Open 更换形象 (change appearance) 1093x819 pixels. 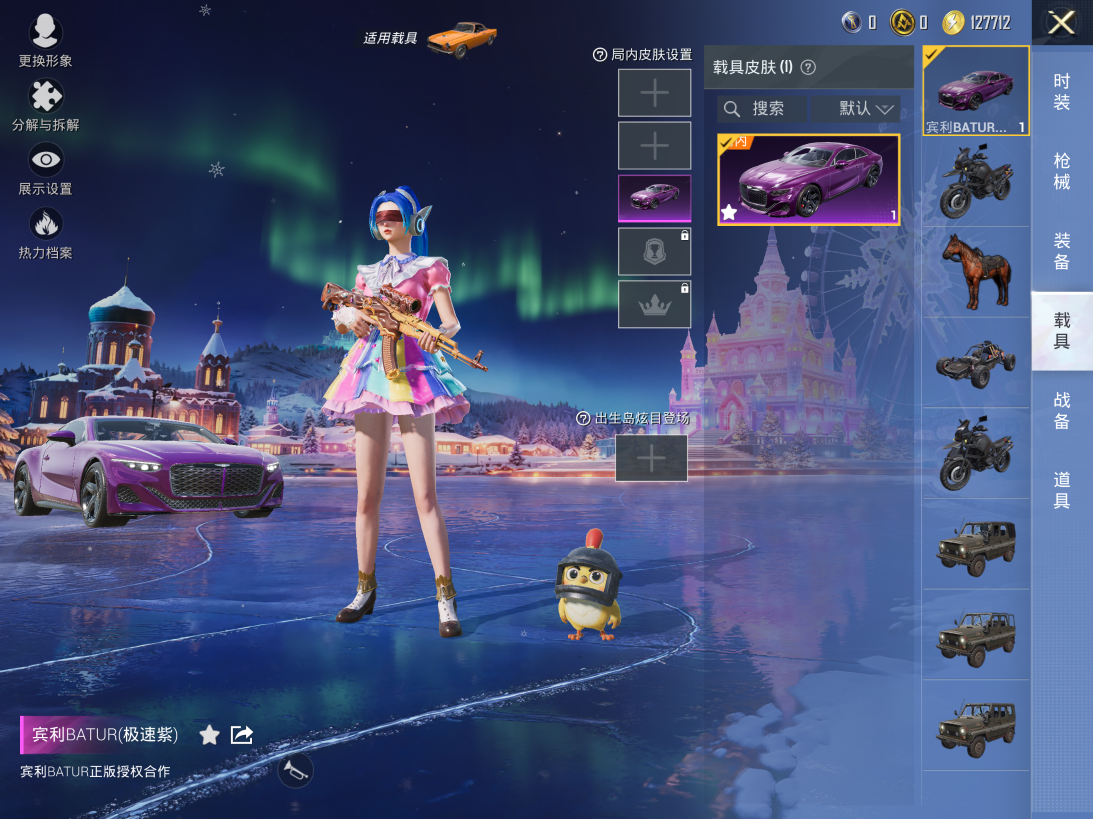coord(46,40)
